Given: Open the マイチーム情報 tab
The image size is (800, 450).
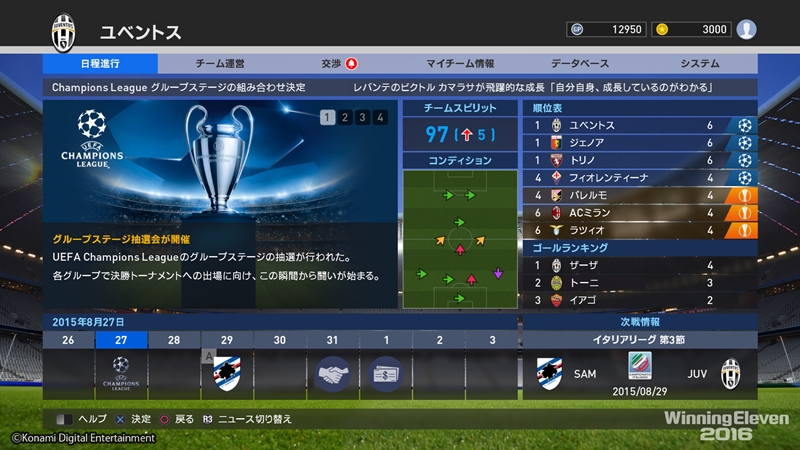Looking at the screenshot, I should click(x=459, y=63).
